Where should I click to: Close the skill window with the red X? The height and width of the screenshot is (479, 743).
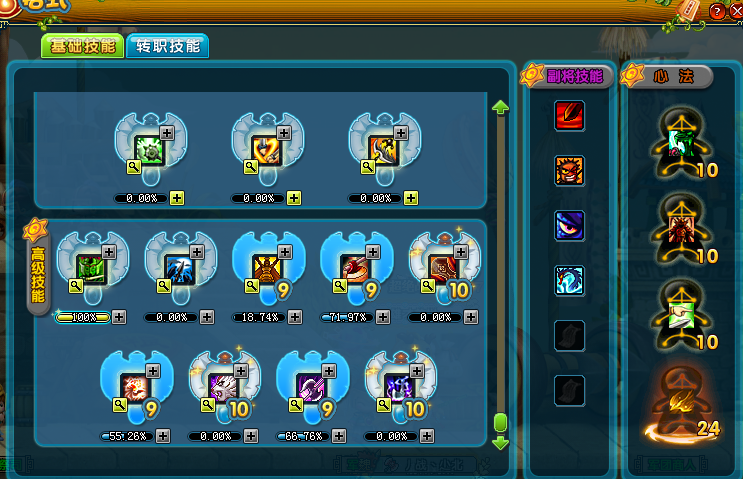(x=733, y=10)
